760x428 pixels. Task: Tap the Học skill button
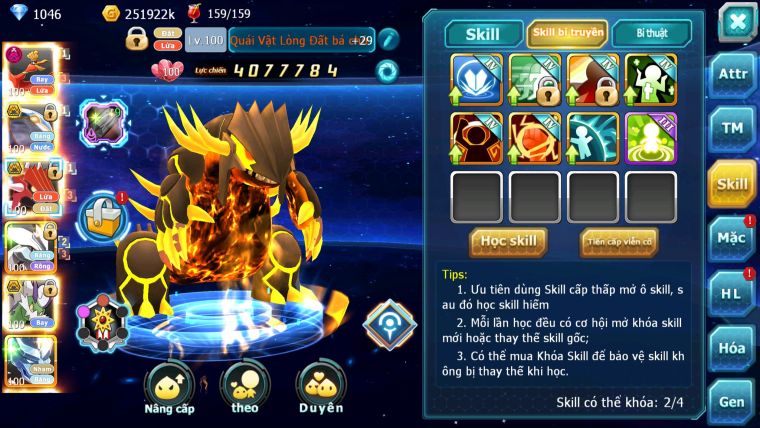(x=509, y=241)
